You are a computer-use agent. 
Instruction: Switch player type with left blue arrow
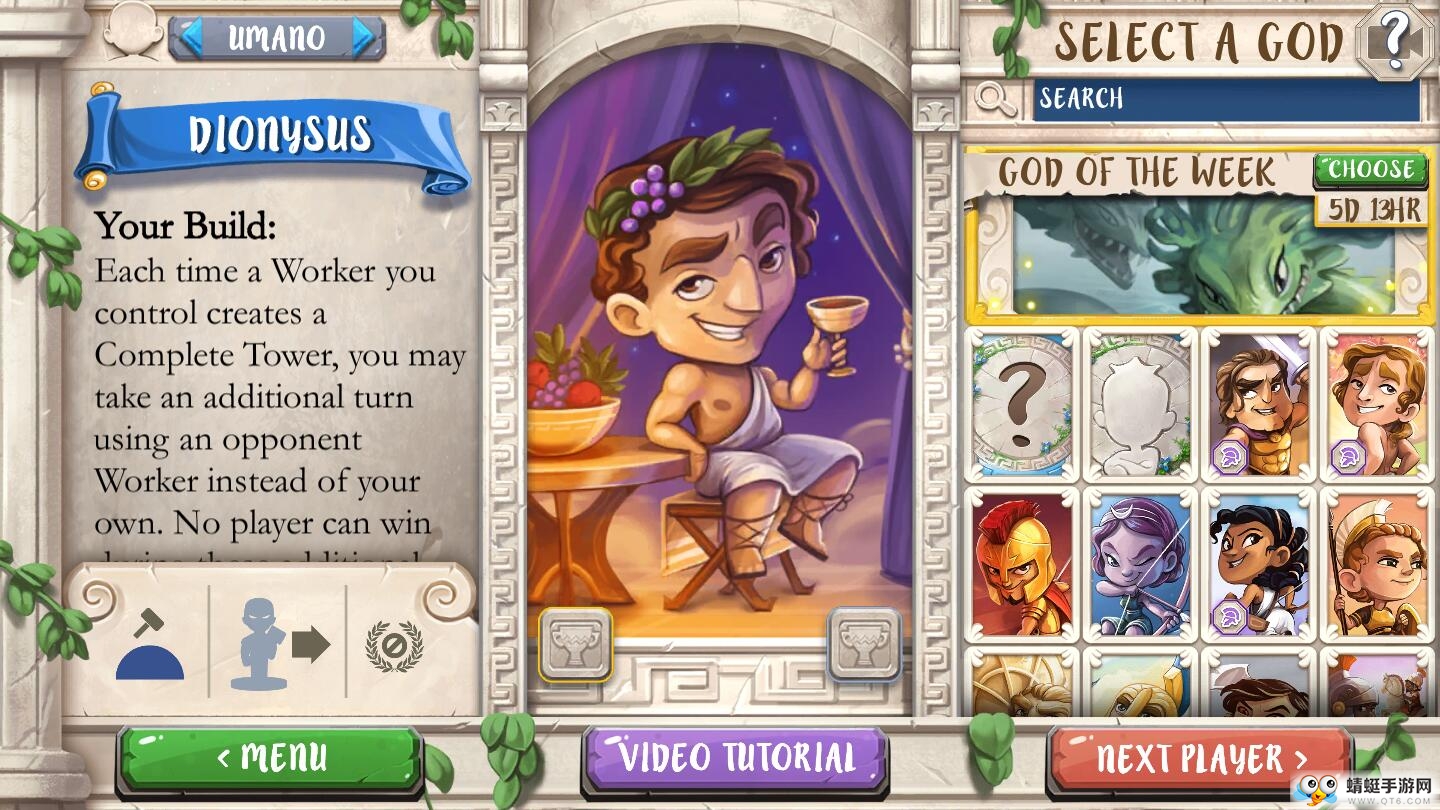pyautogui.click(x=190, y=37)
